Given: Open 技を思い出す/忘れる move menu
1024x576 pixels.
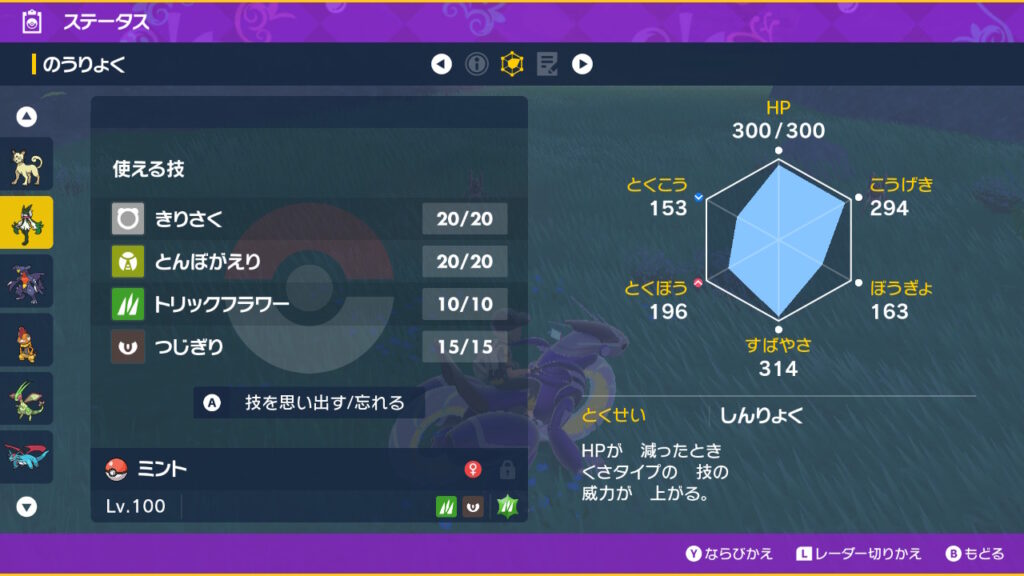Looking at the screenshot, I should [x=310, y=403].
